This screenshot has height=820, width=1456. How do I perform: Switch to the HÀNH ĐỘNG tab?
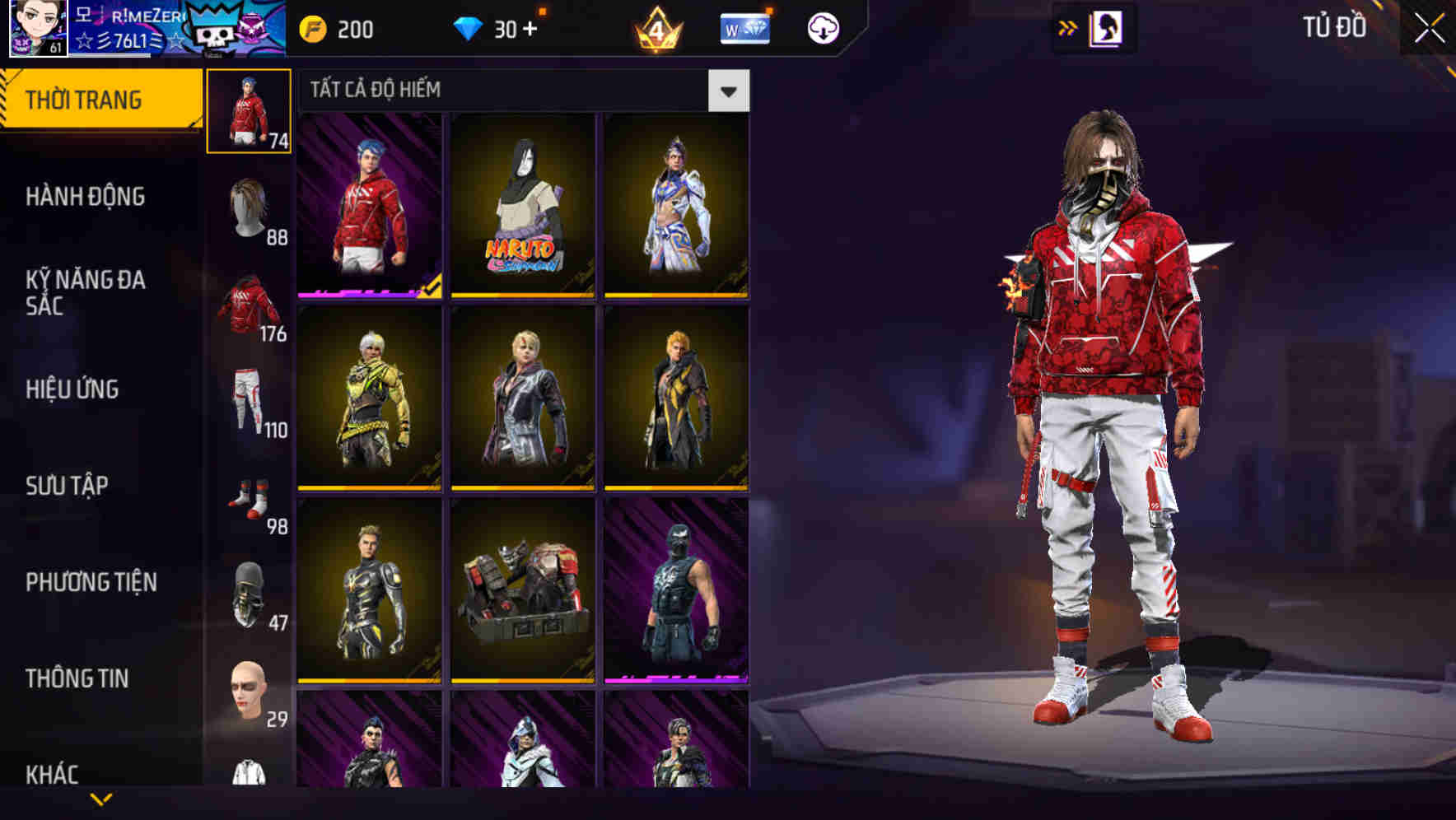[86, 197]
